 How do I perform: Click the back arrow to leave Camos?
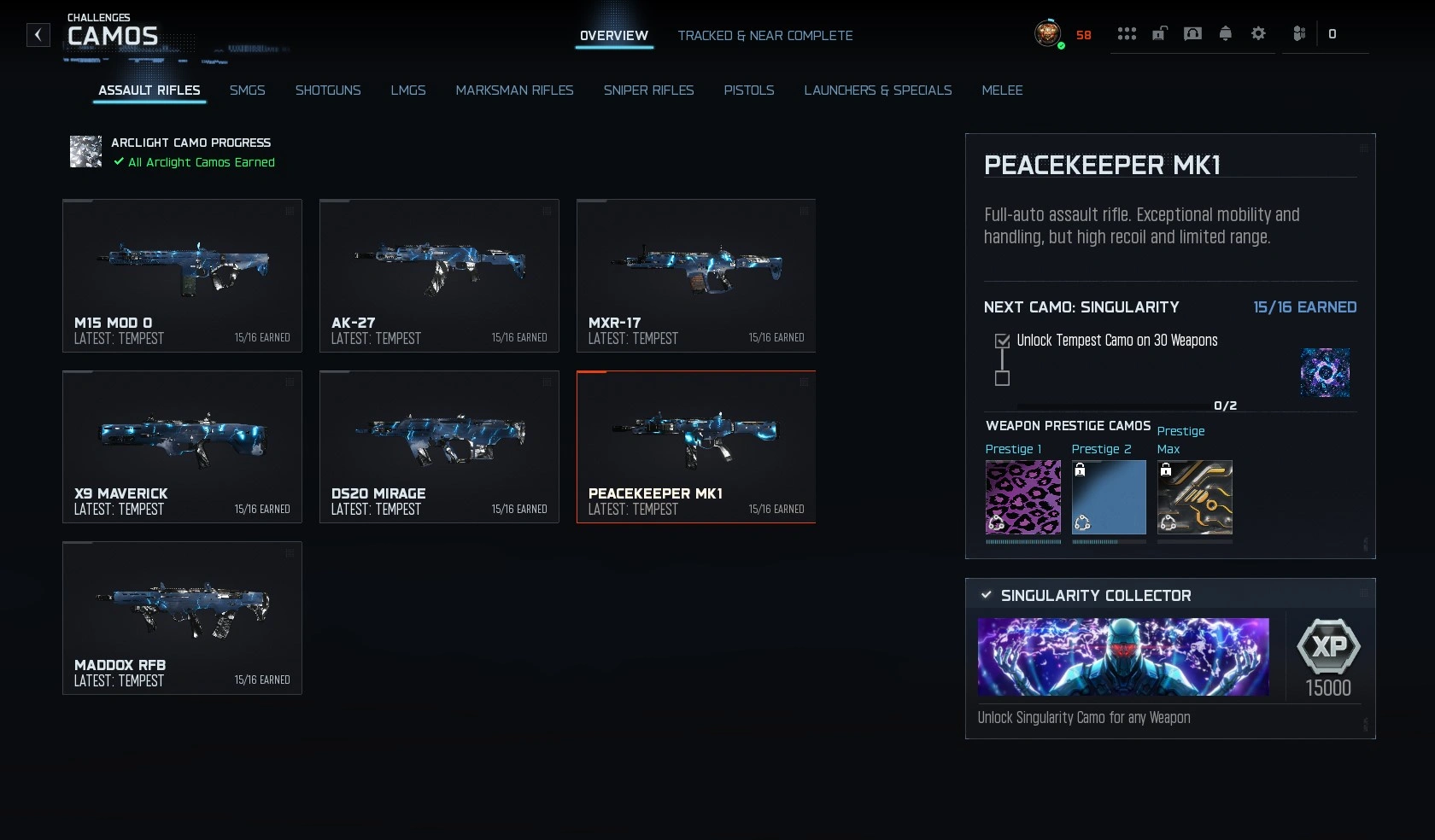point(38,35)
